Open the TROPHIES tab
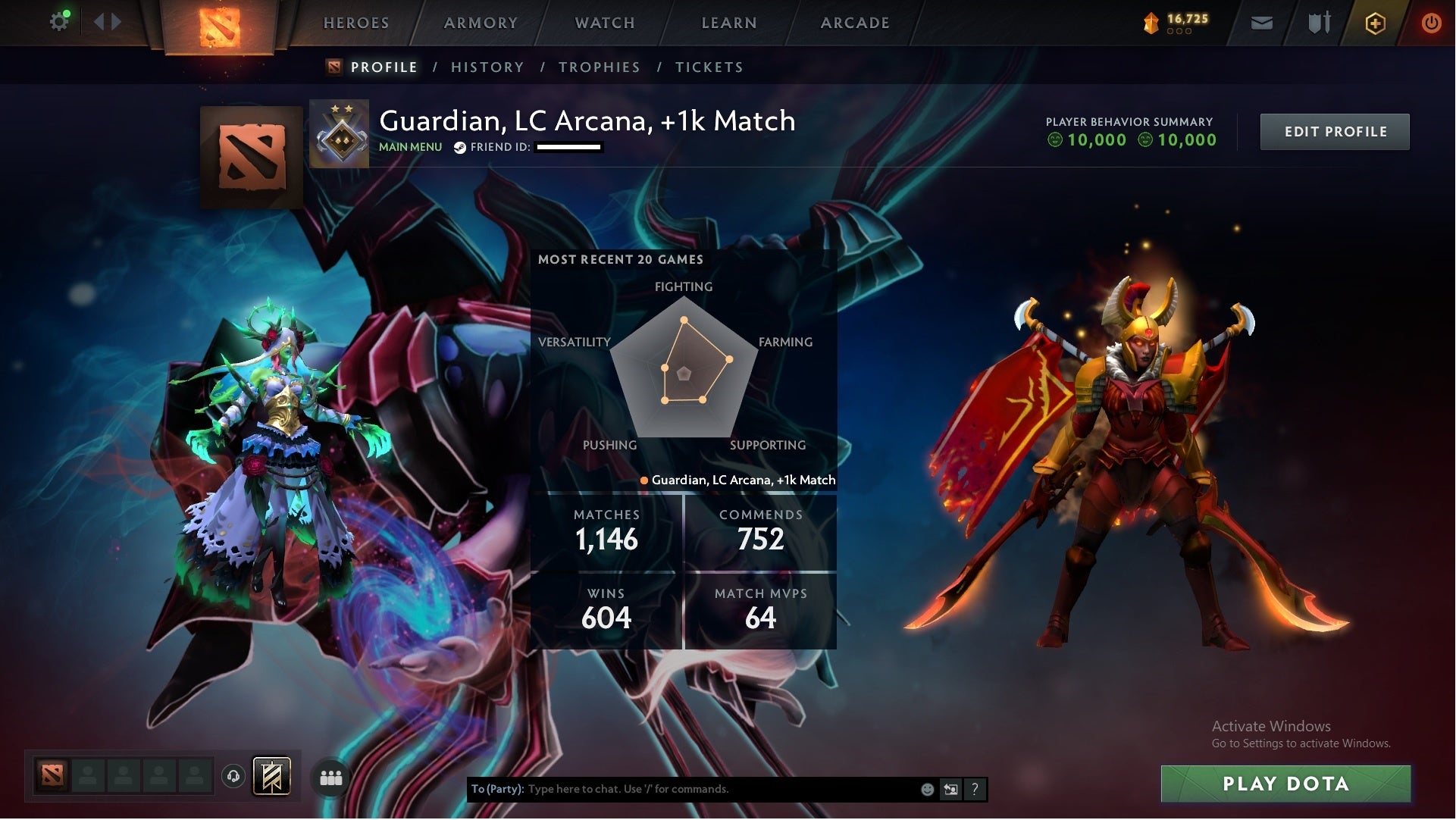Viewport: 1456px width, 820px height. [599, 67]
